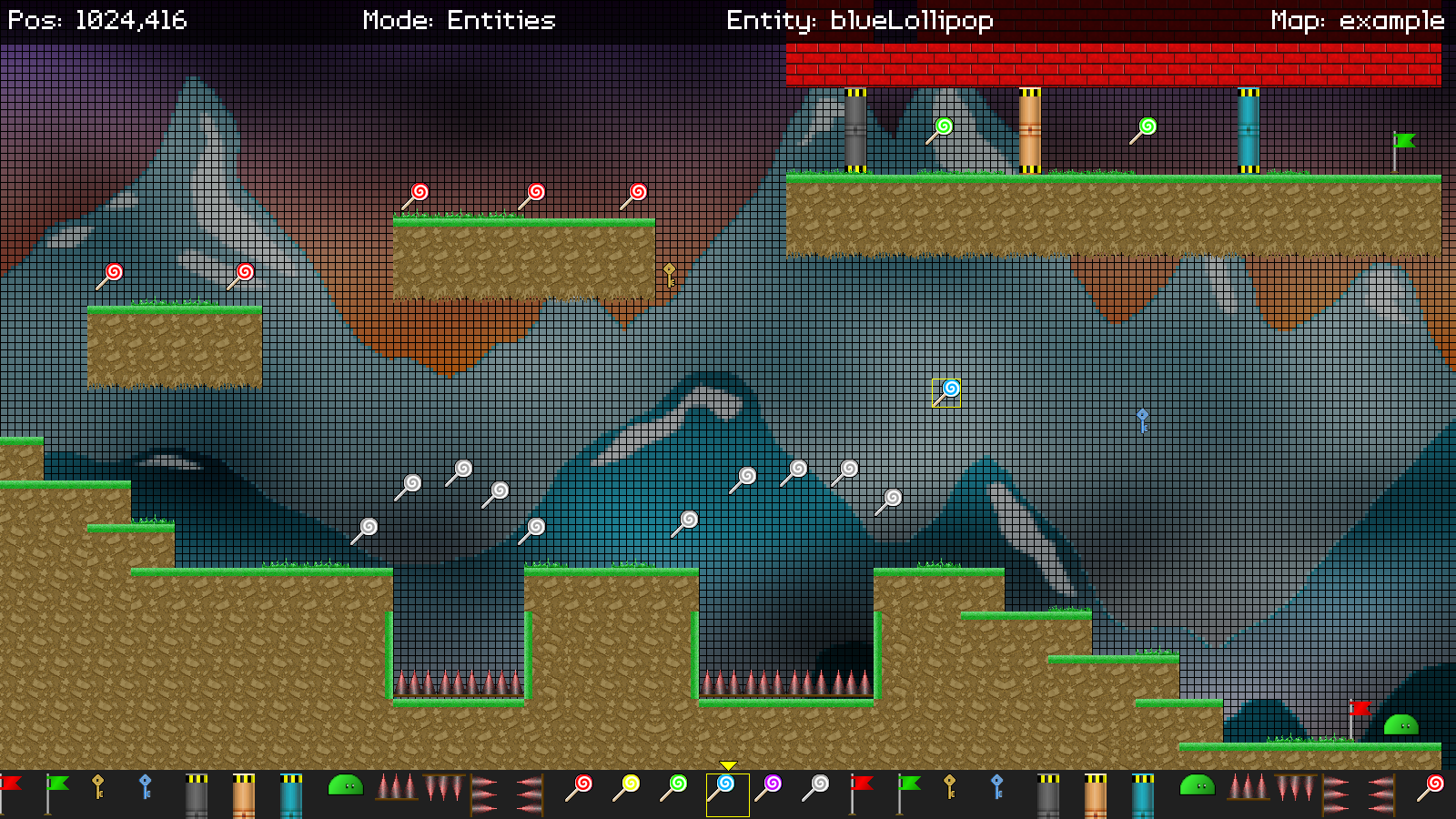Click the highlighted blue lollipop palette slot

click(726, 794)
